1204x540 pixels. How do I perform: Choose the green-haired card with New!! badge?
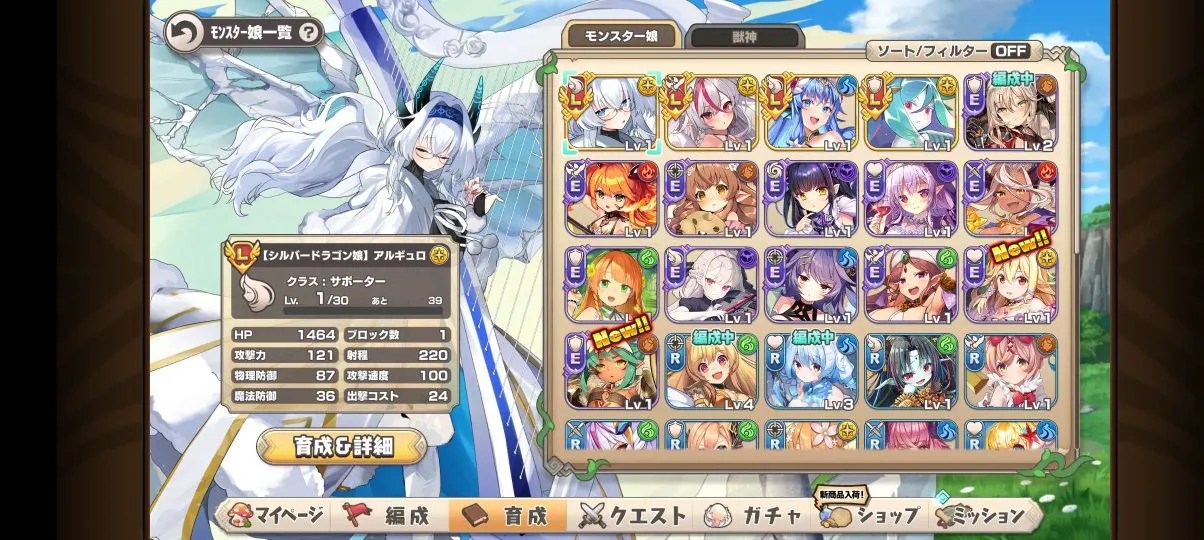tap(612, 371)
